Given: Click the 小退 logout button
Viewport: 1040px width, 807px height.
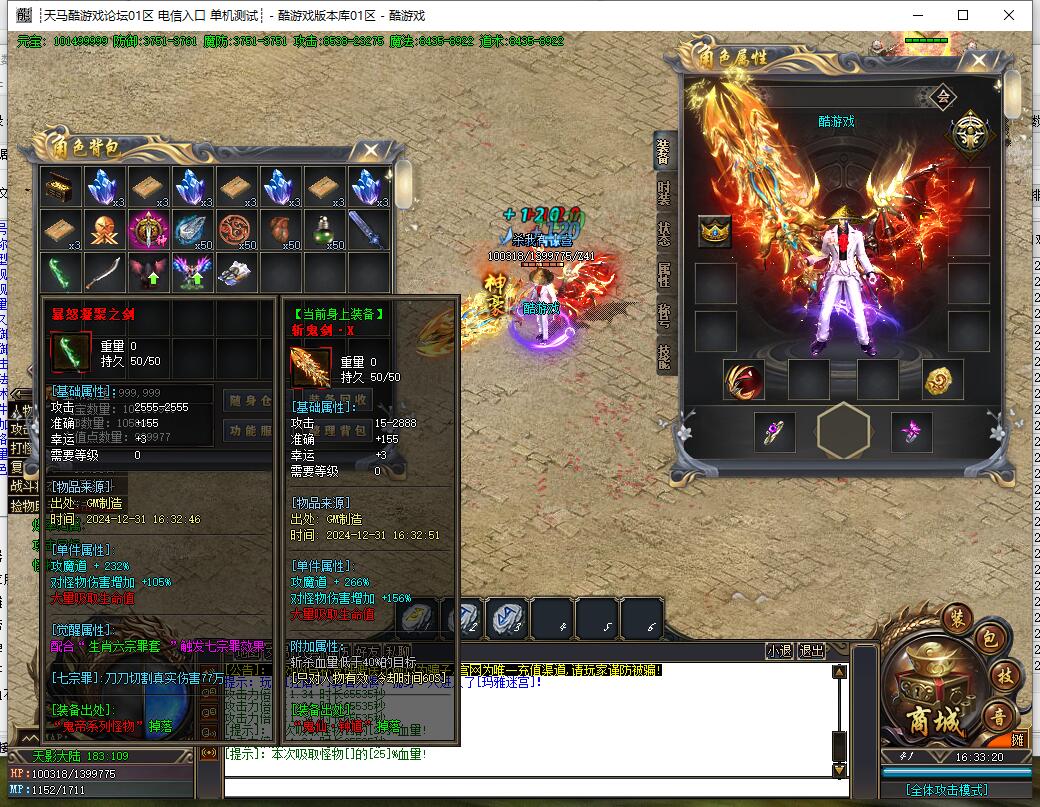Looking at the screenshot, I should [x=779, y=650].
